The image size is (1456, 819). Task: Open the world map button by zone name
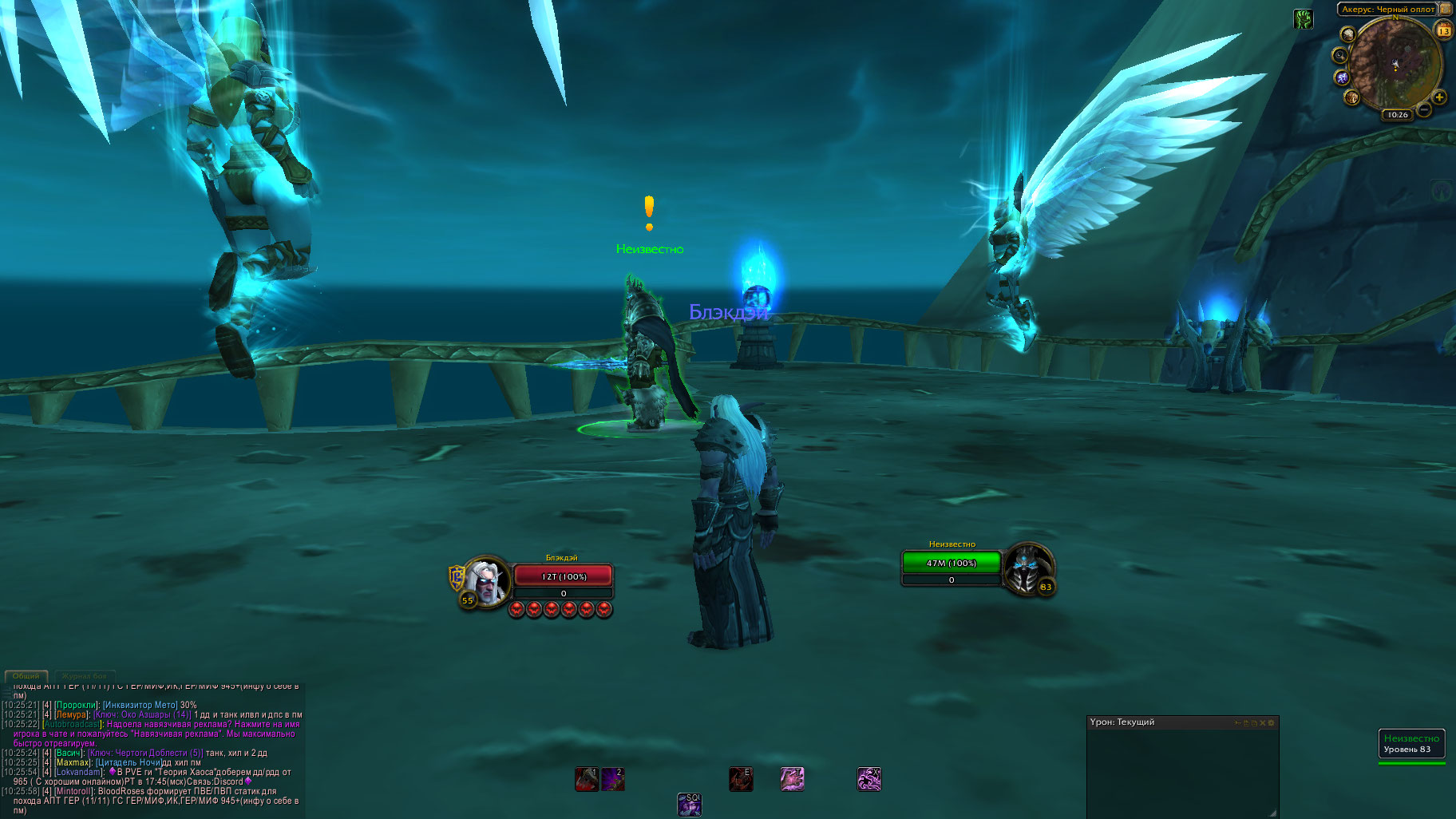coord(1446,10)
